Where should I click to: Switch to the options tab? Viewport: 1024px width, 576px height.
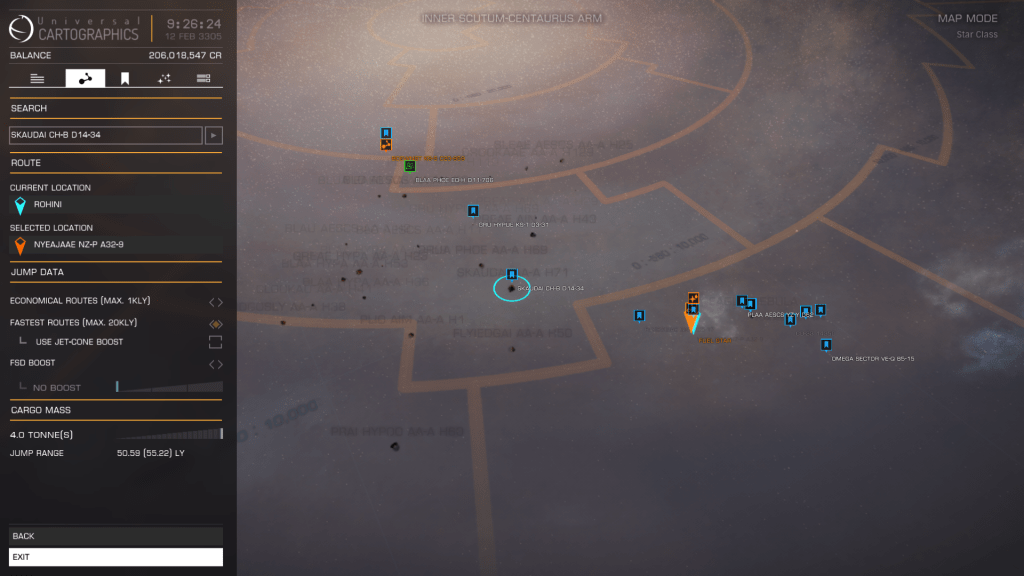click(x=203, y=78)
